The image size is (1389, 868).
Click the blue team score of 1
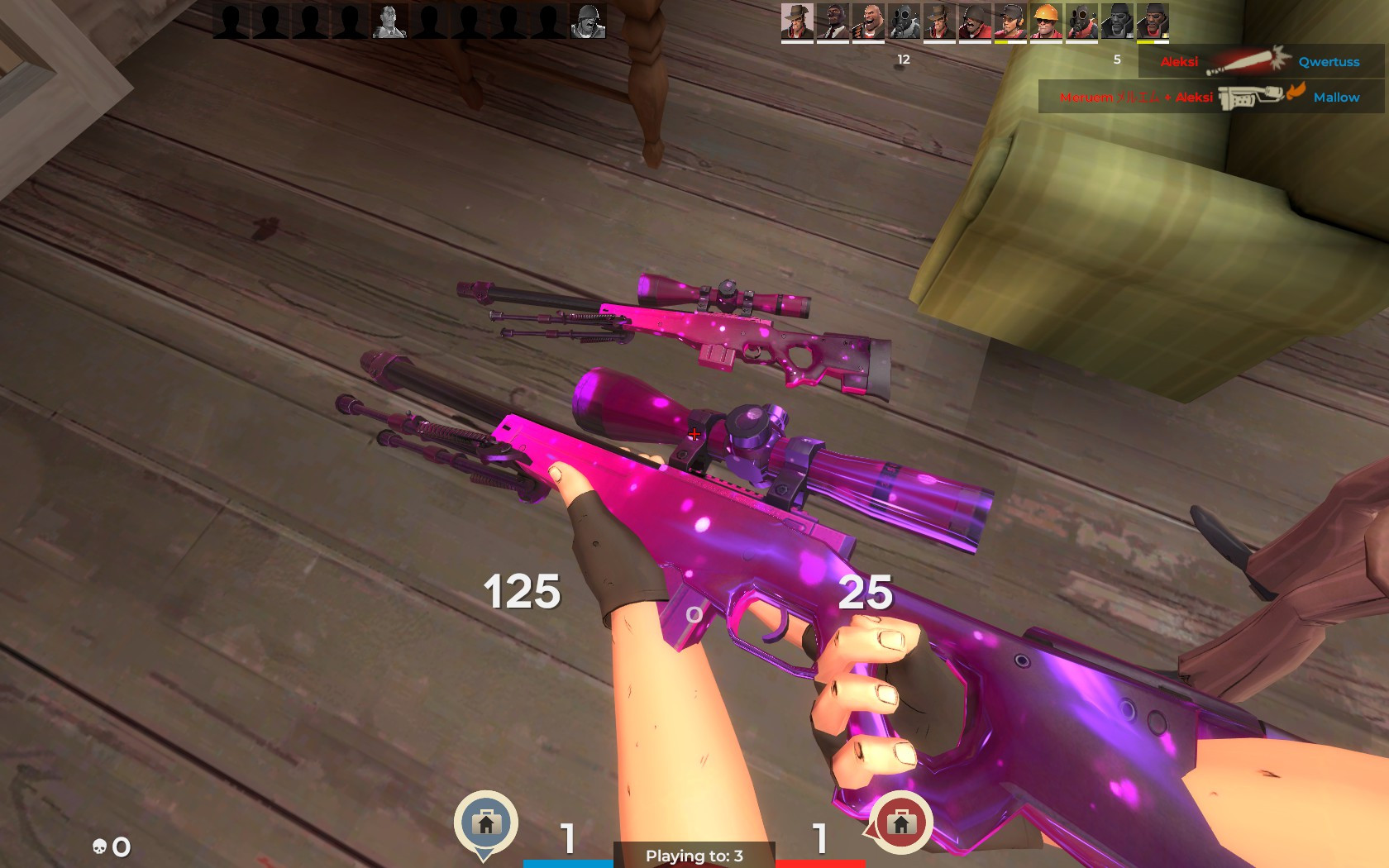coord(567,838)
